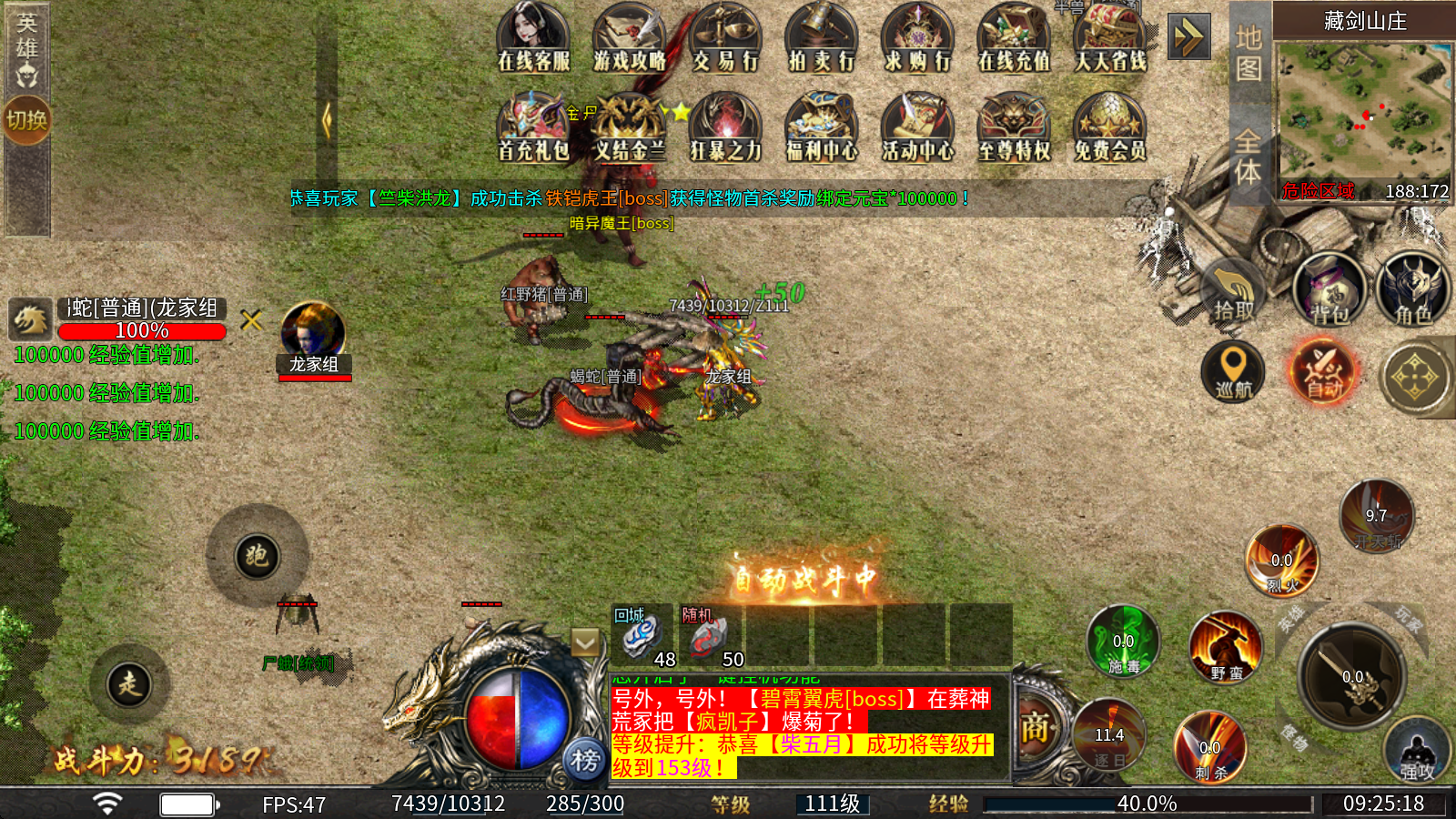Use the 回城 town-return scroll slot

(x=642, y=636)
